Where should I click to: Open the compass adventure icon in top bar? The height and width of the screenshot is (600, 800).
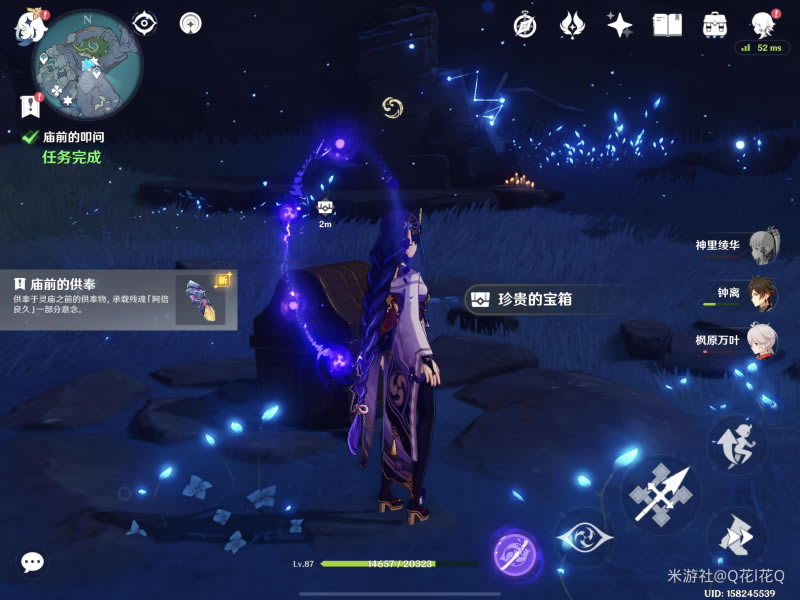tap(525, 25)
